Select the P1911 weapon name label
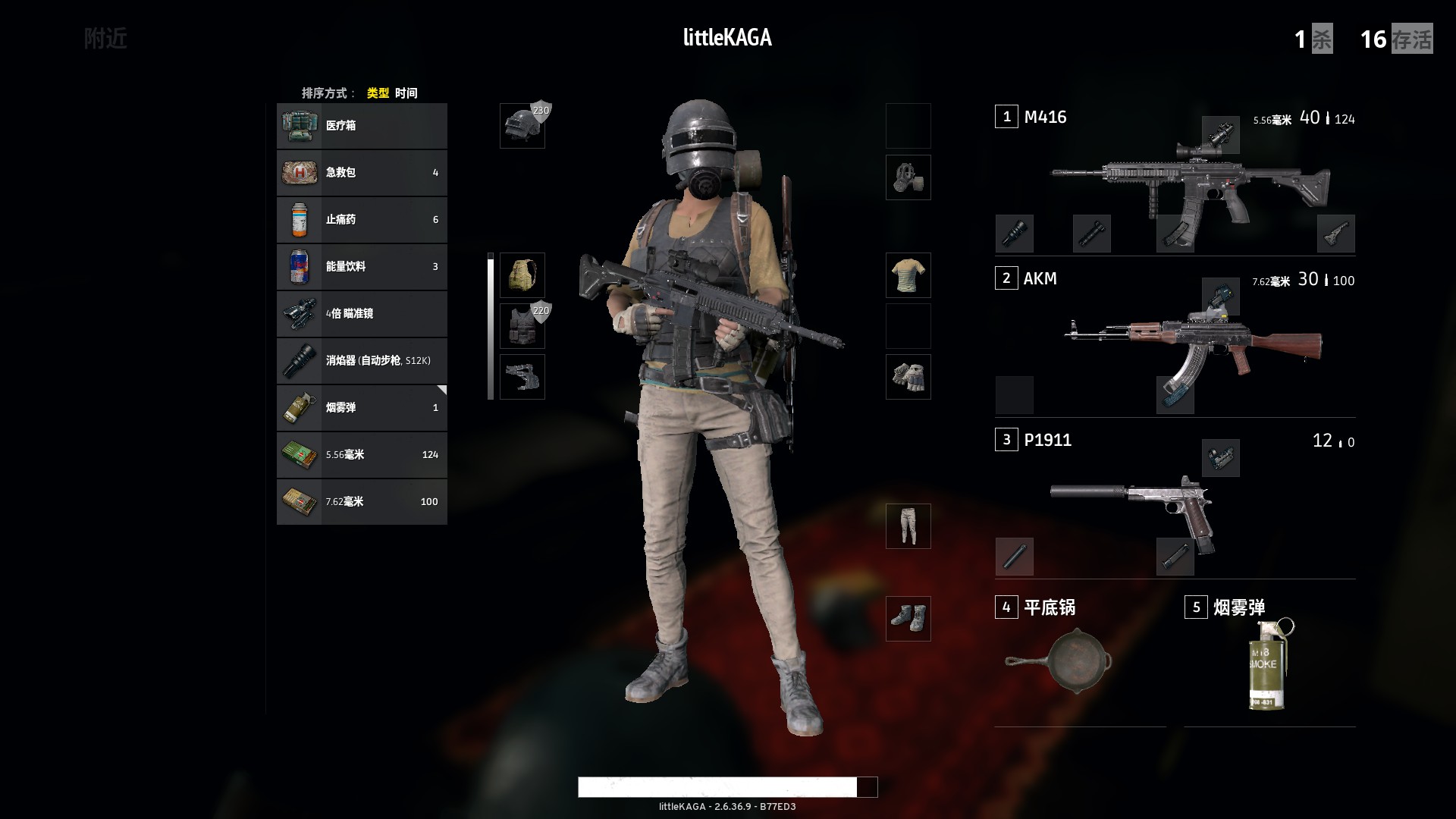The height and width of the screenshot is (819, 1456). [1049, 440]
